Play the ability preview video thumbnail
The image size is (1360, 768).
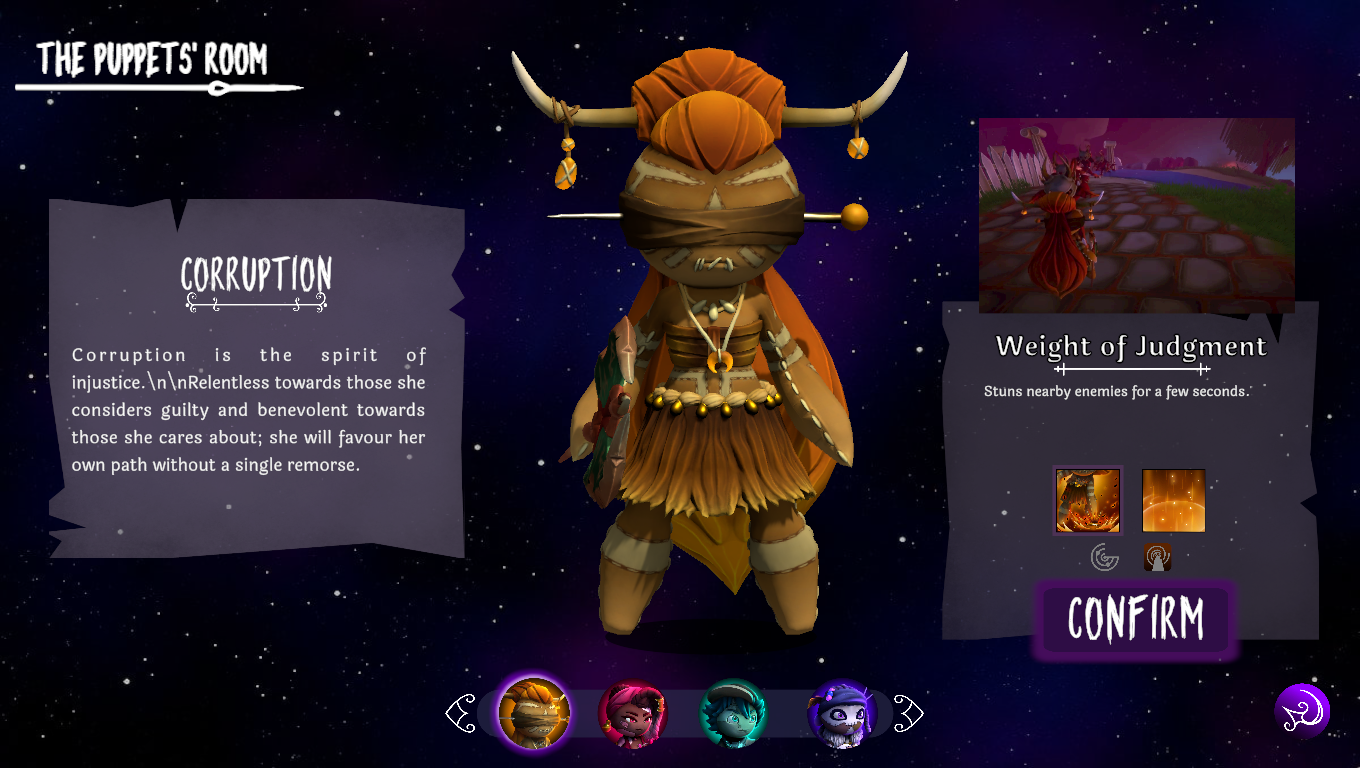(x=1136, y=215)
